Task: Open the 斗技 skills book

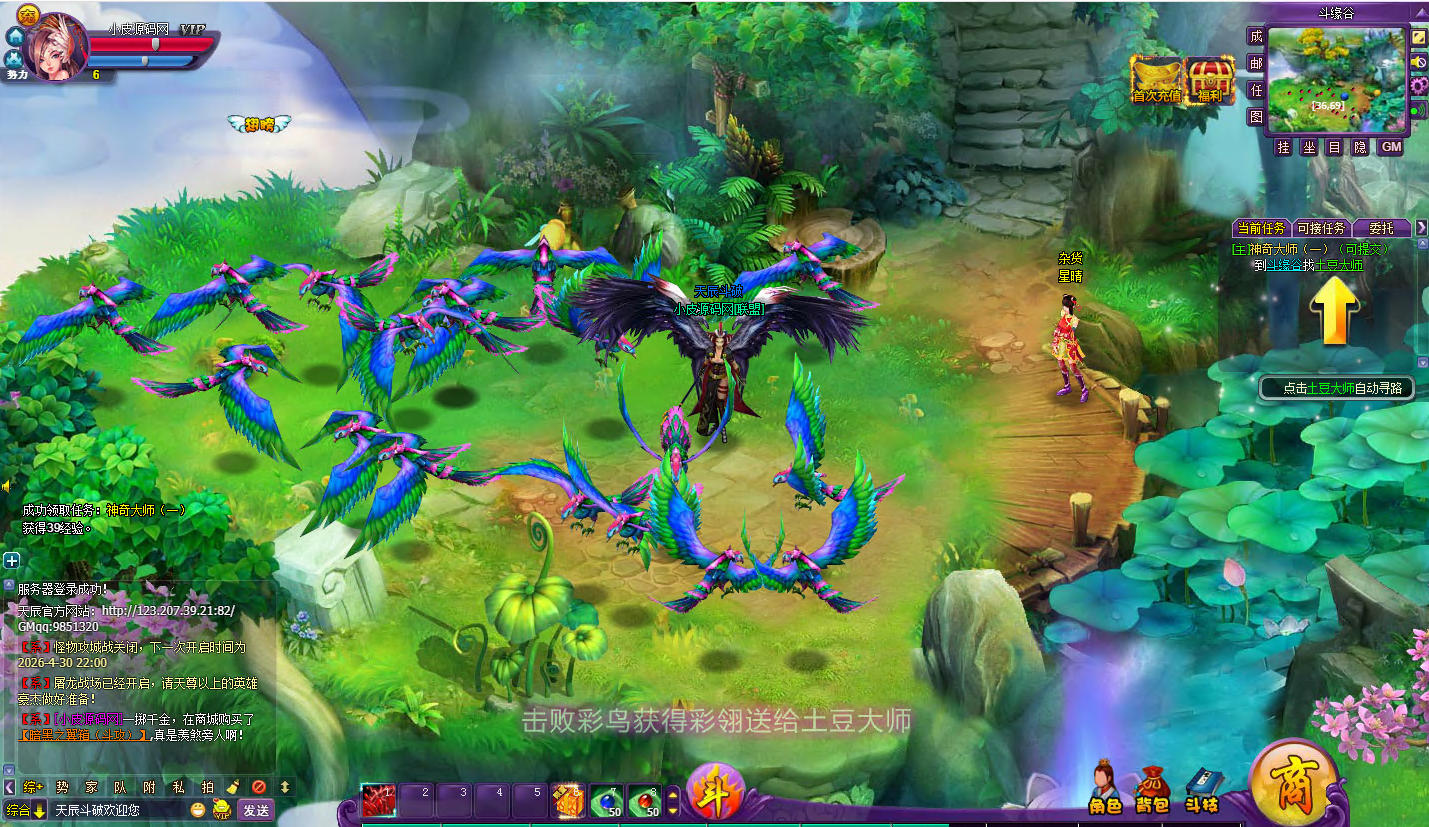Action: (x=1201, y=790)
